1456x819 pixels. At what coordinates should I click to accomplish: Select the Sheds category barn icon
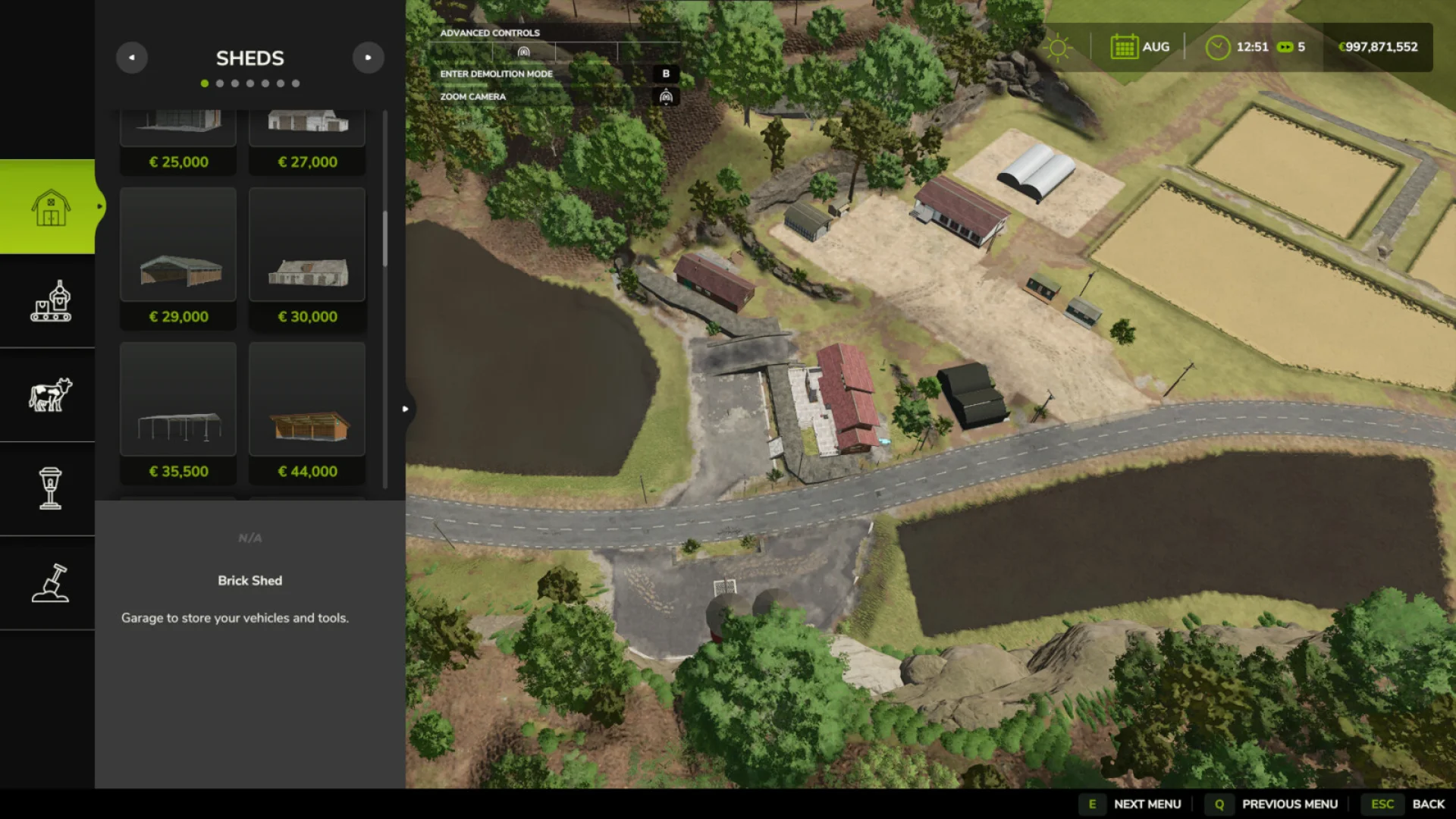[48, 208]
